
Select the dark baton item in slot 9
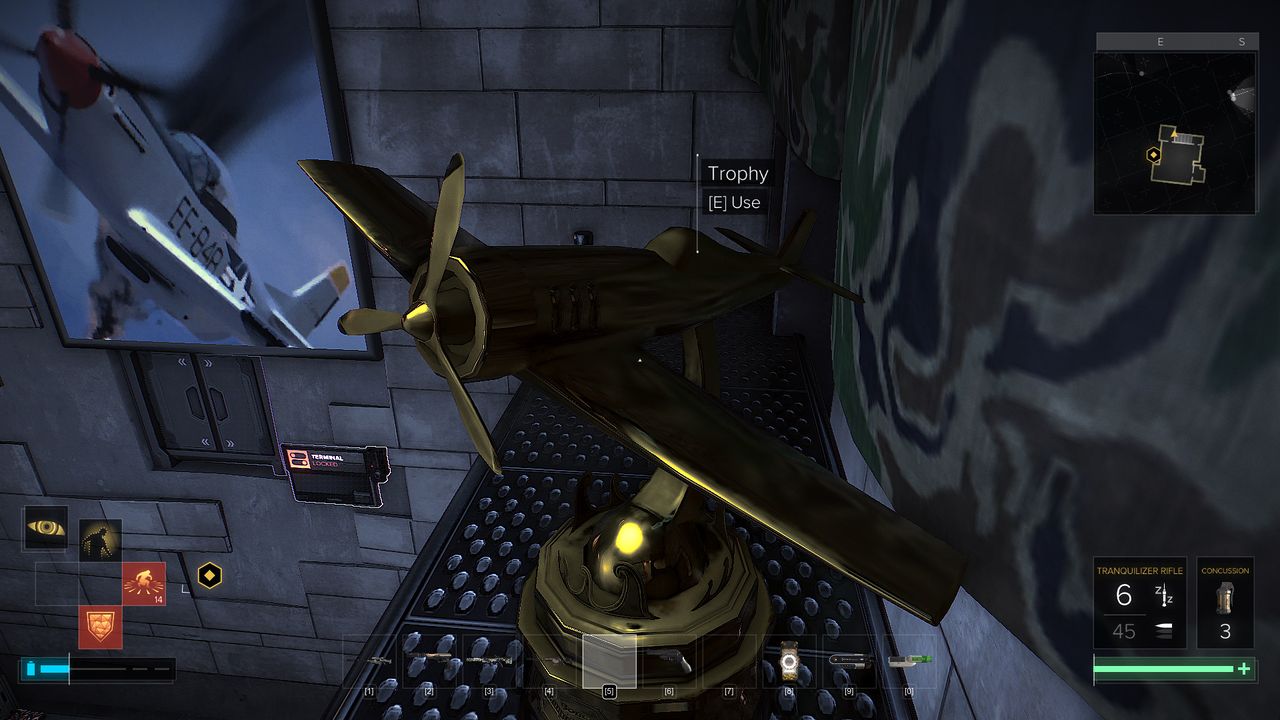coord(849,661)
